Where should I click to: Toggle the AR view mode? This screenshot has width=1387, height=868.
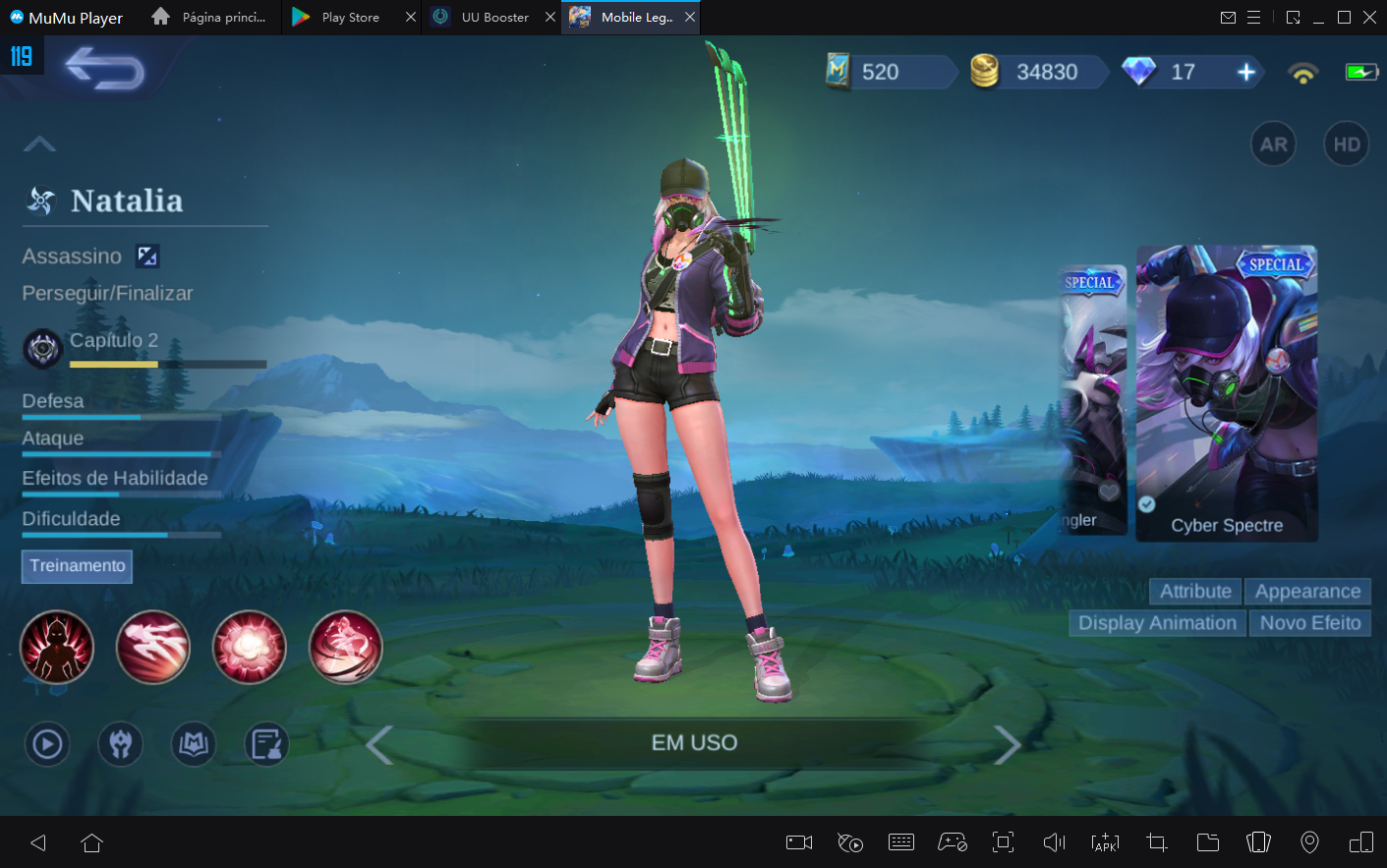(x=1273, y=144)
